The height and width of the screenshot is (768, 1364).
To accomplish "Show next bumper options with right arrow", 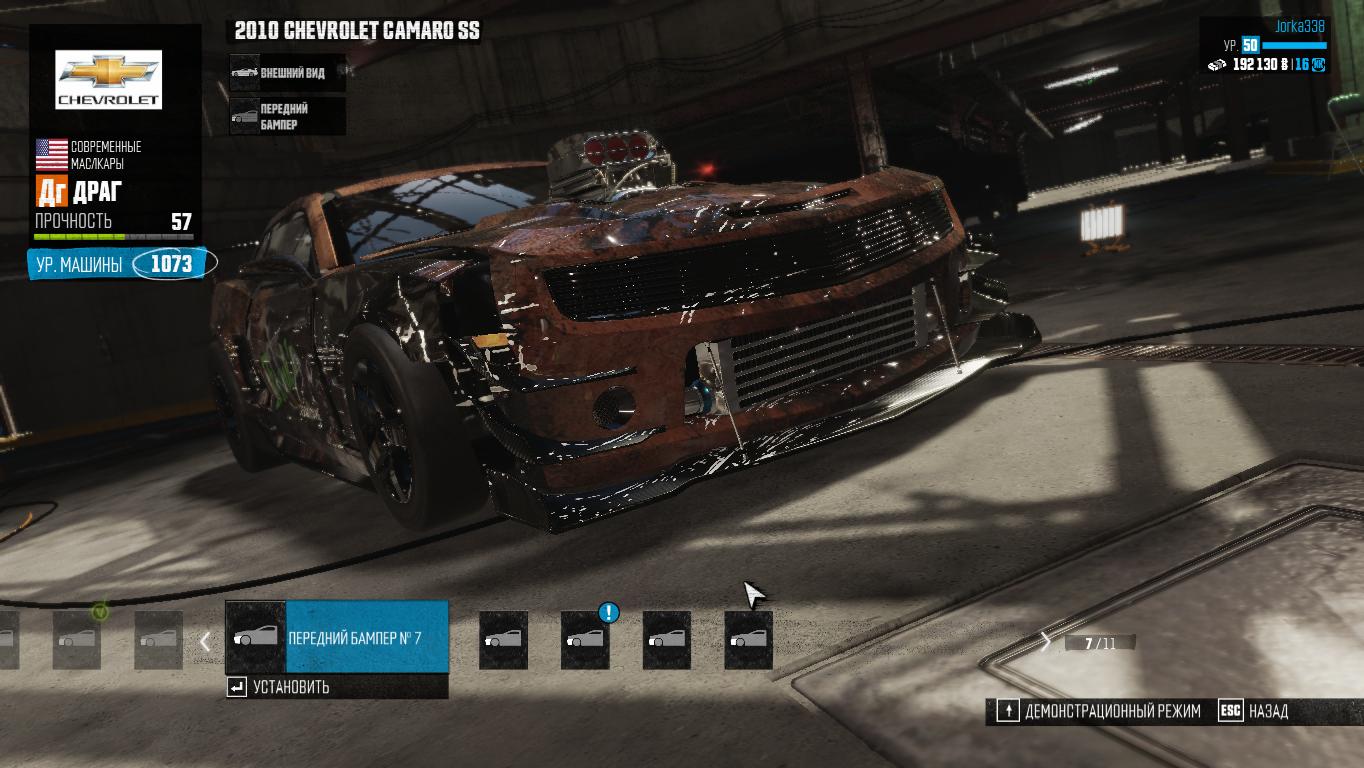I will pos(1046,642).
